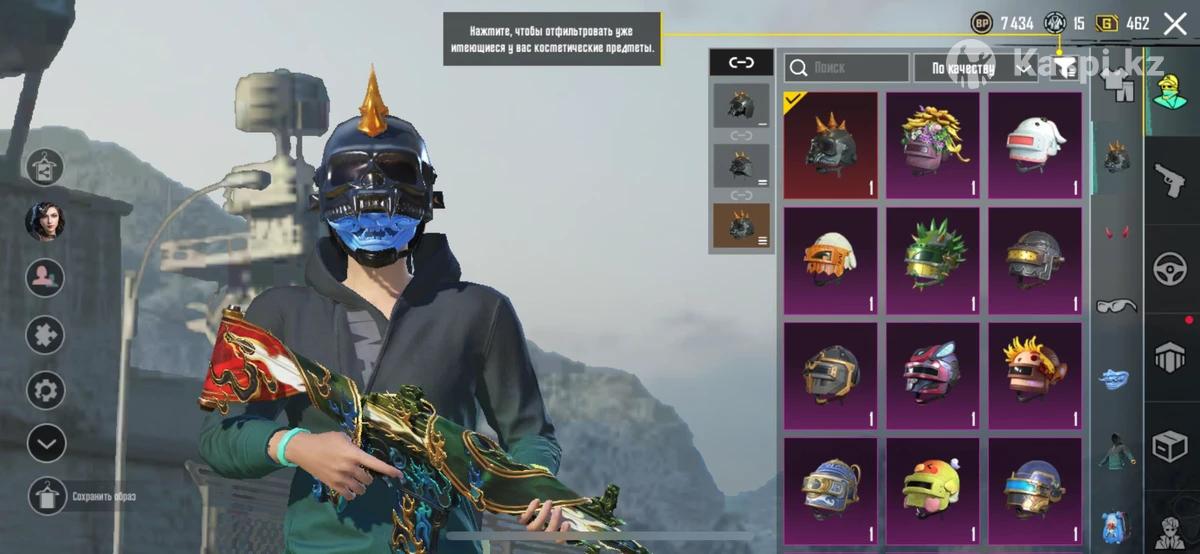Open the vehicle steering wheel category tab
Image resolution: width=1200 pixels, height=554 pixels.
coord(1171,268)
